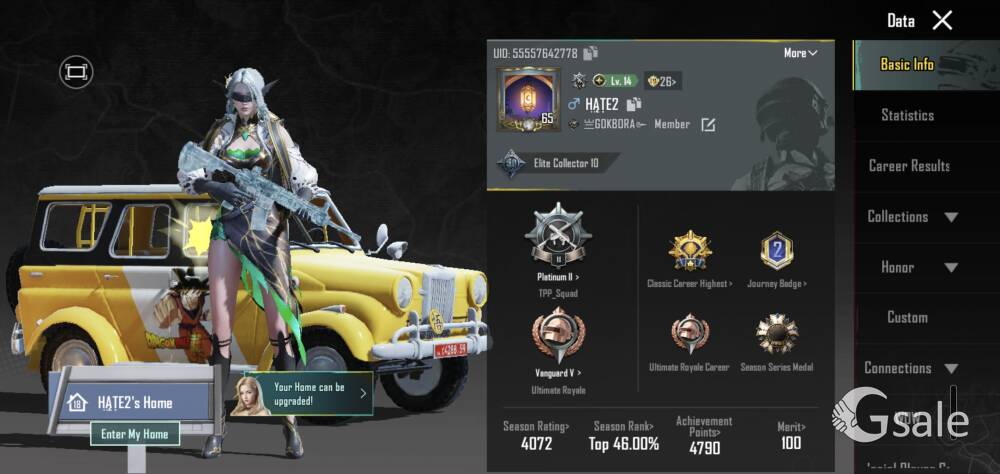Viewport: 1000px width, 474px height.
Task: View Elite Collector 10 title
Action: coord(557,163)
